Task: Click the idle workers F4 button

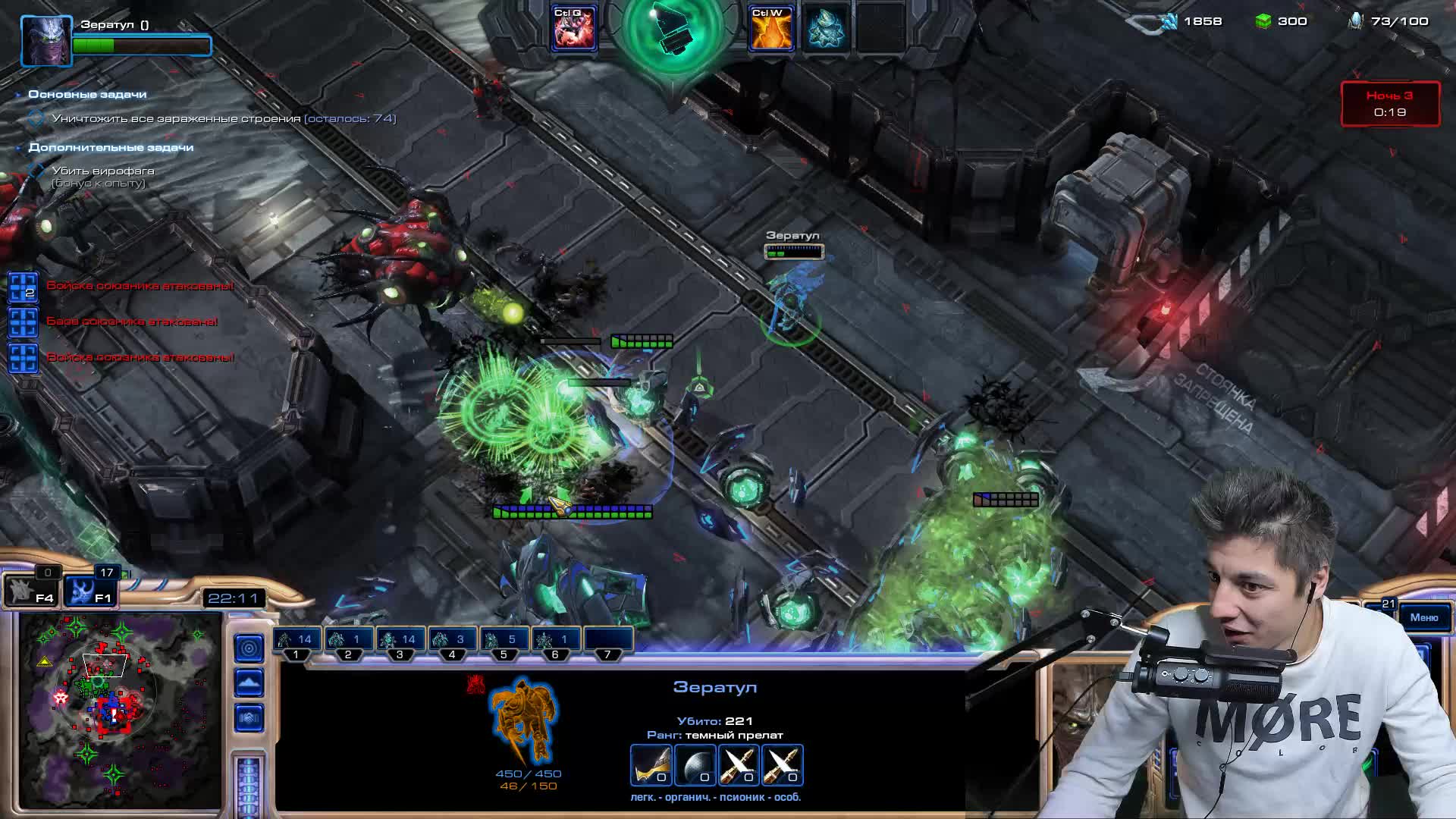Action: pos(30,591)
